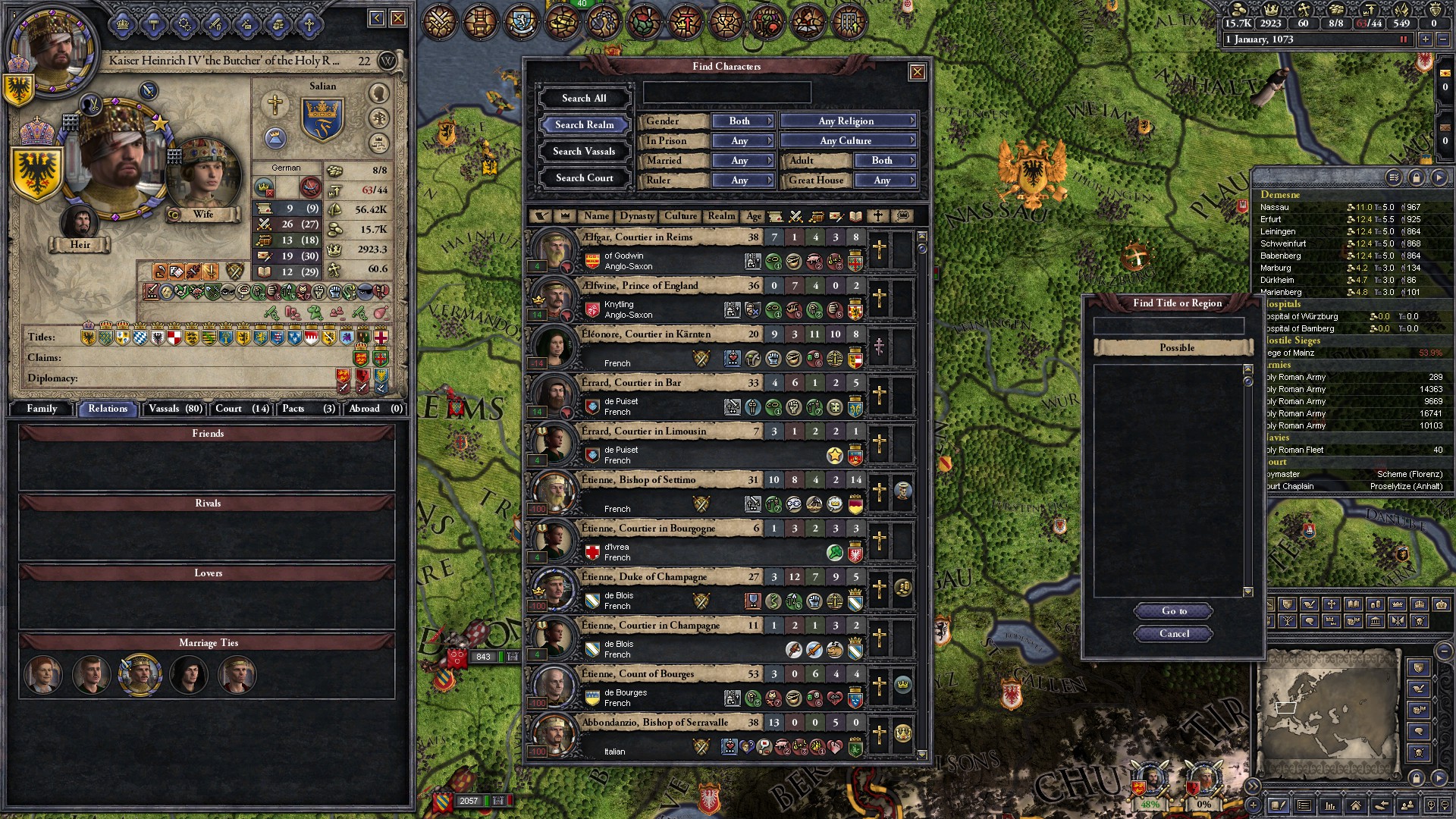The image size is (1456, 819).
Task: Switch to the Family tab
Action: pos(42,409)
